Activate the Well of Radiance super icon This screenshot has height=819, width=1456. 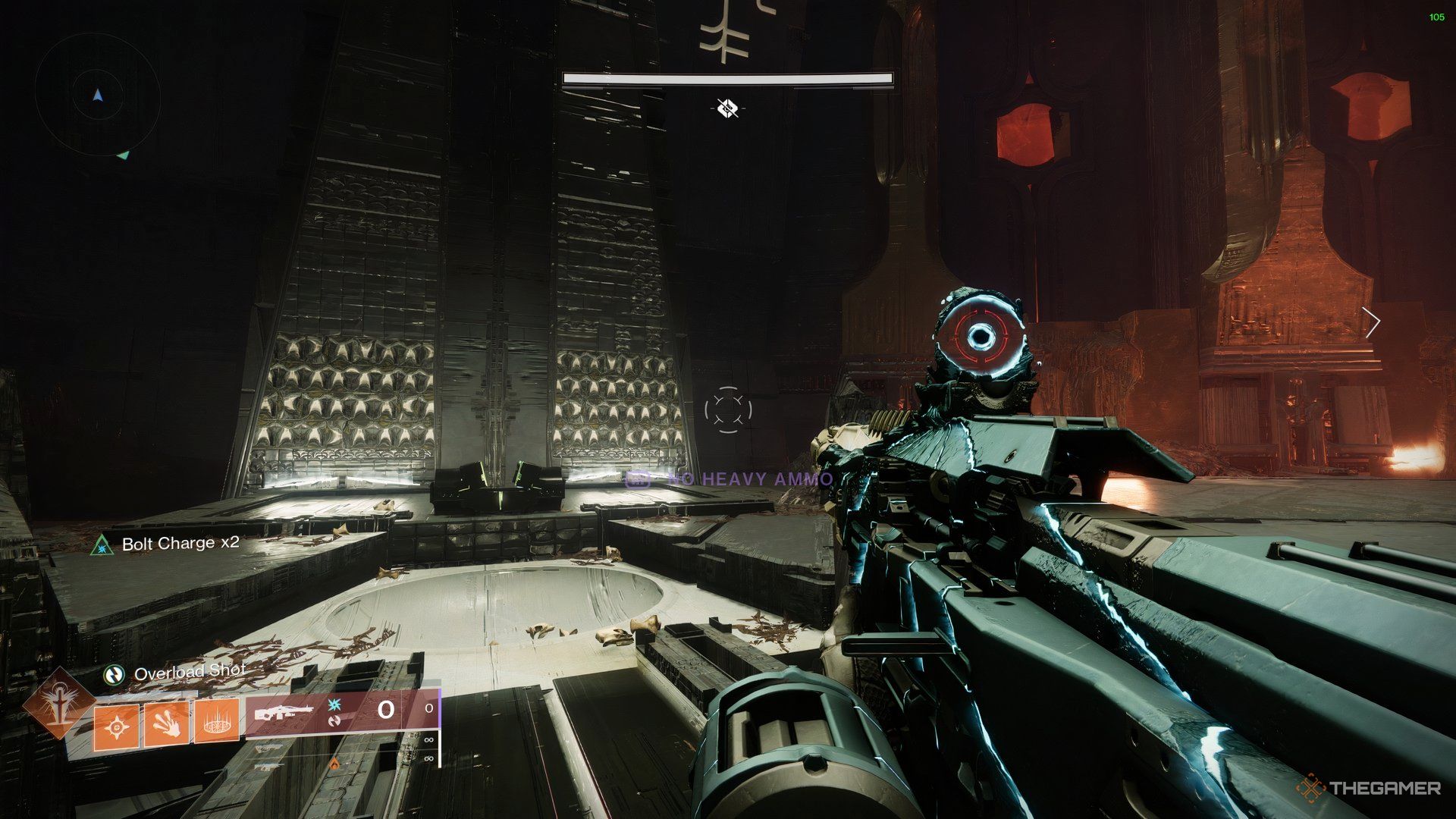click(58, 702)
